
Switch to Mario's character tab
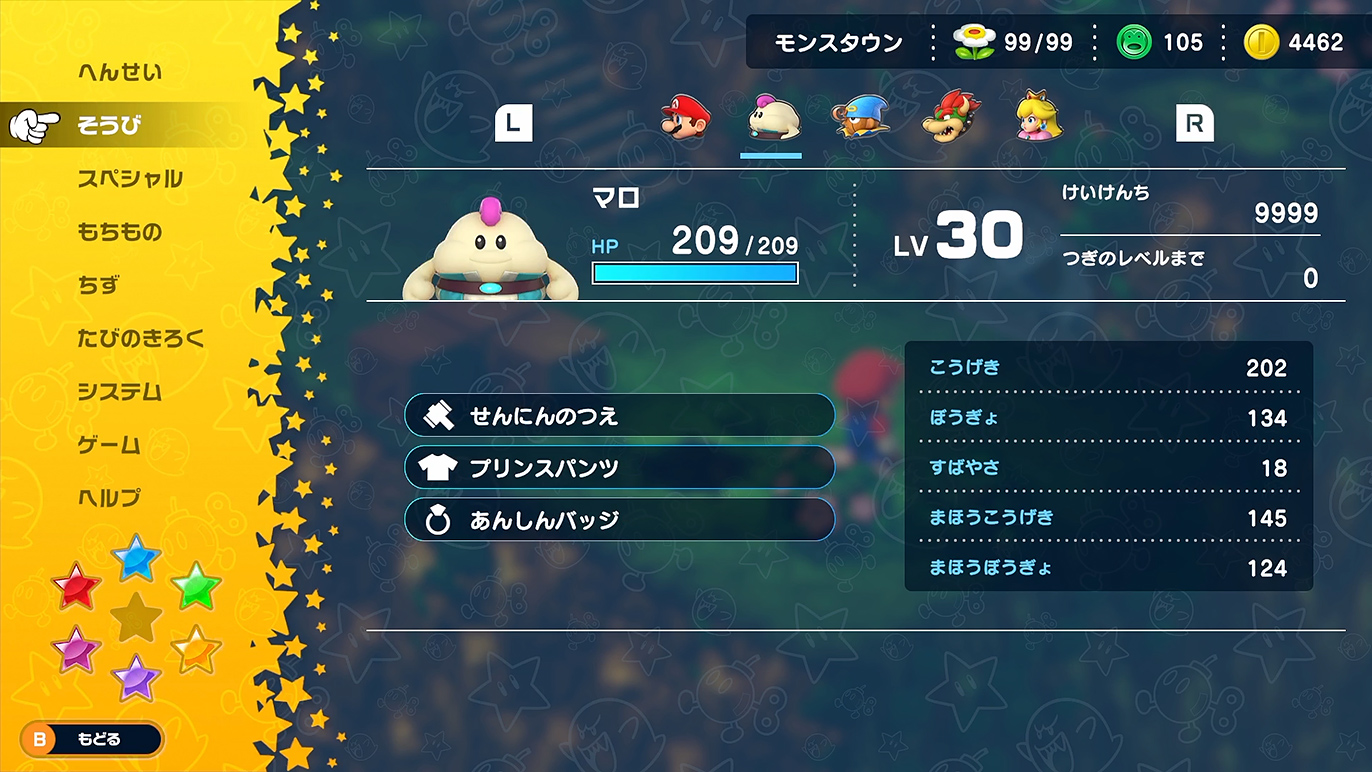(685, 118)
